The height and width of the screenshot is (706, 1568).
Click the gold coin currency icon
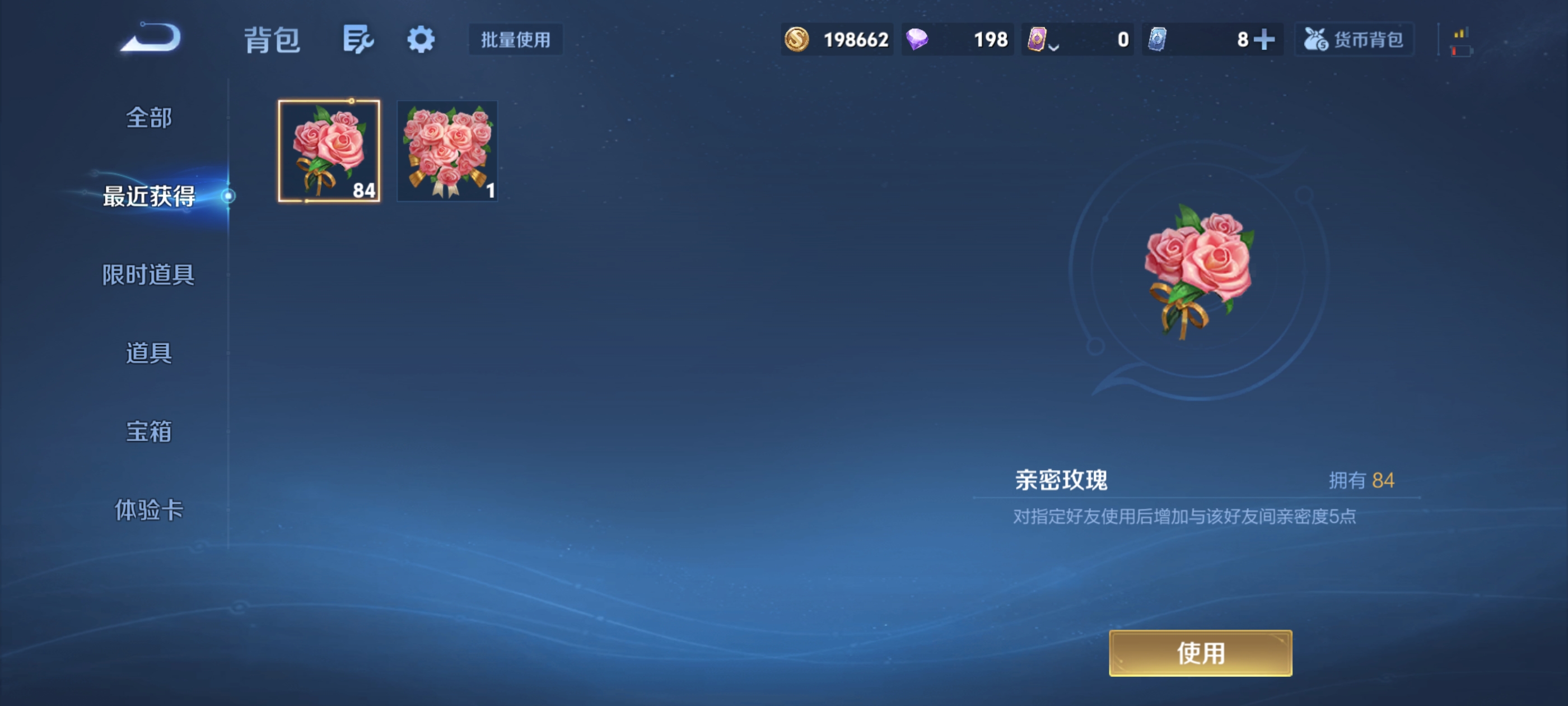click(x=797, y=39)
